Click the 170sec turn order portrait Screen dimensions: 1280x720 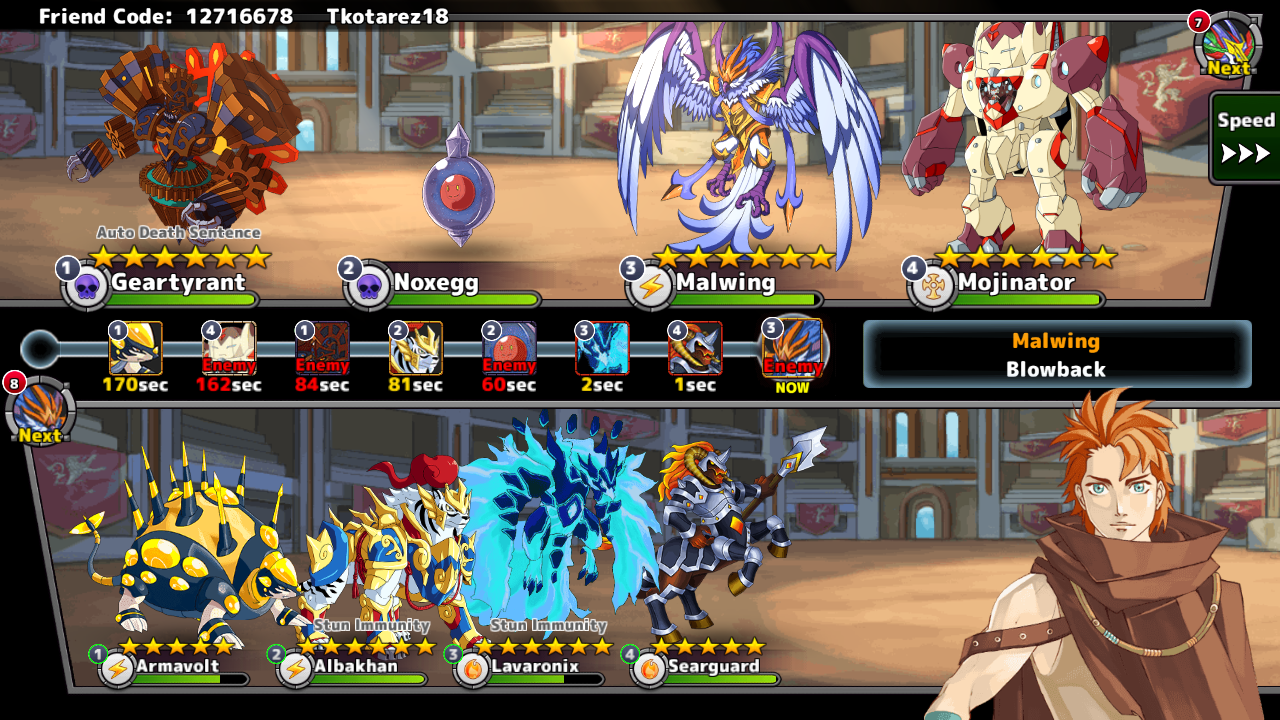tap(136, 348)
